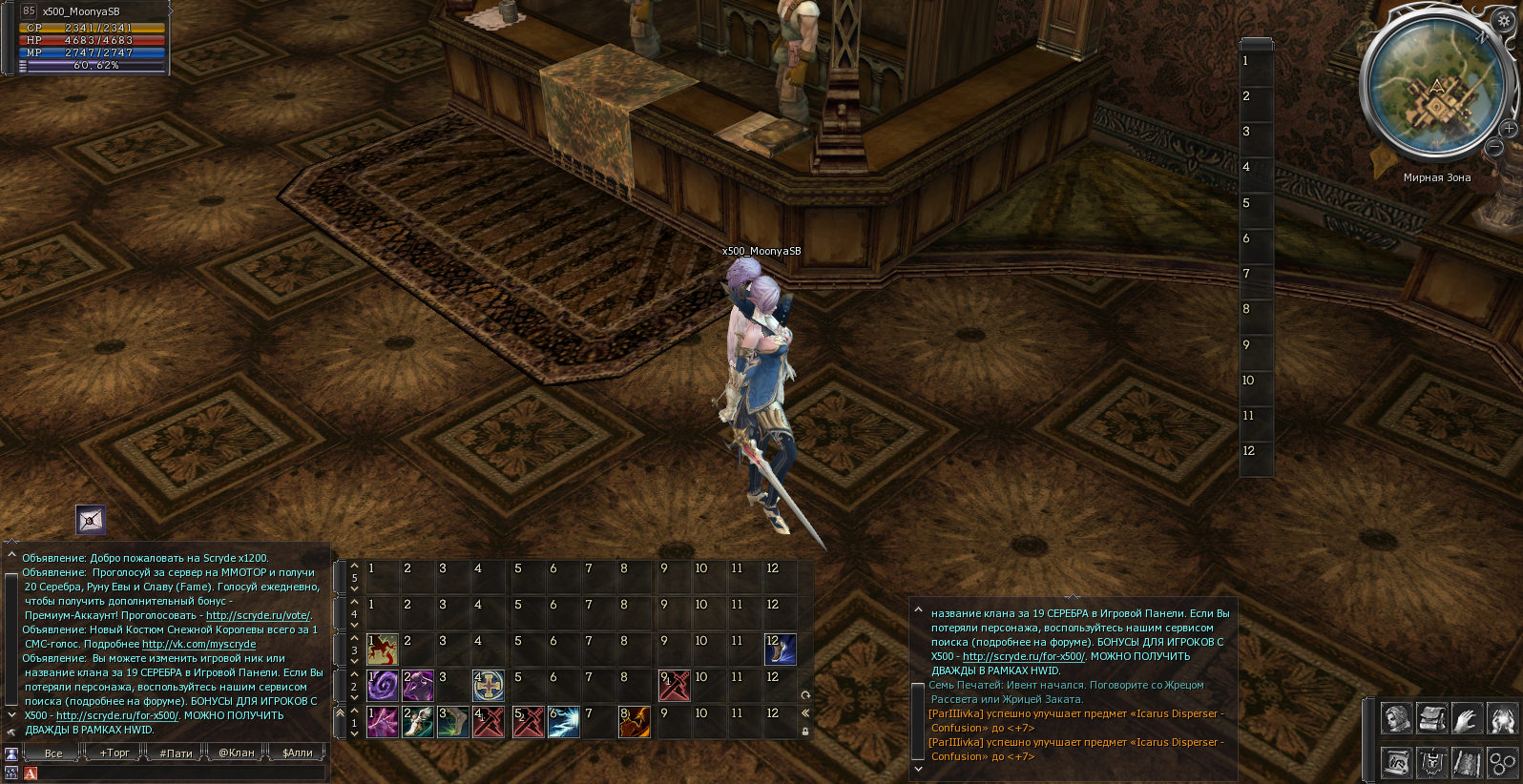The image size is (1523, 784).
Task: Open the skills menu with glowing hands
Action: click(x=1501, y=718)
